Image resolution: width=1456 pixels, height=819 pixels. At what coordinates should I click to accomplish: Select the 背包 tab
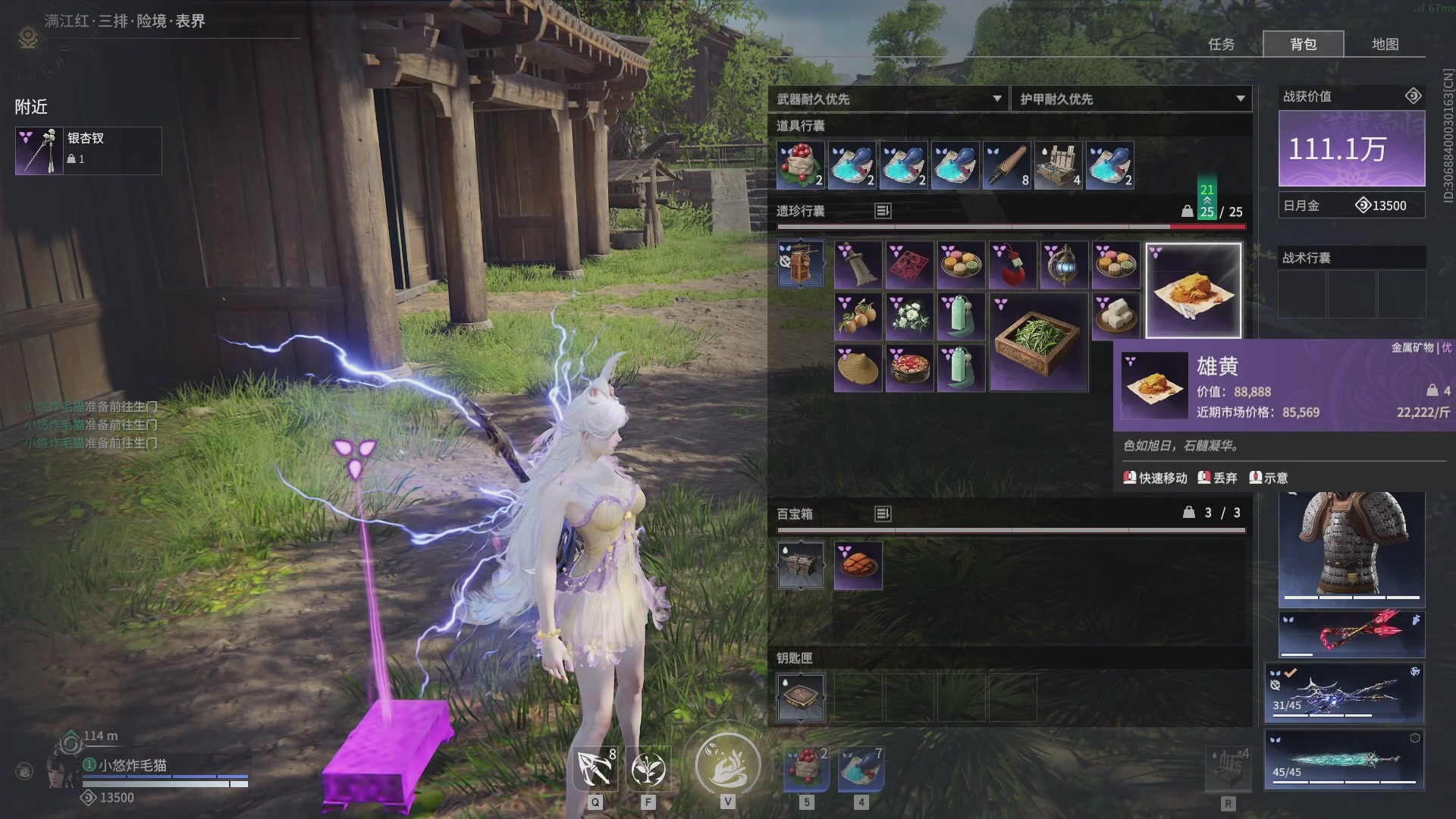pos(1303,44)
